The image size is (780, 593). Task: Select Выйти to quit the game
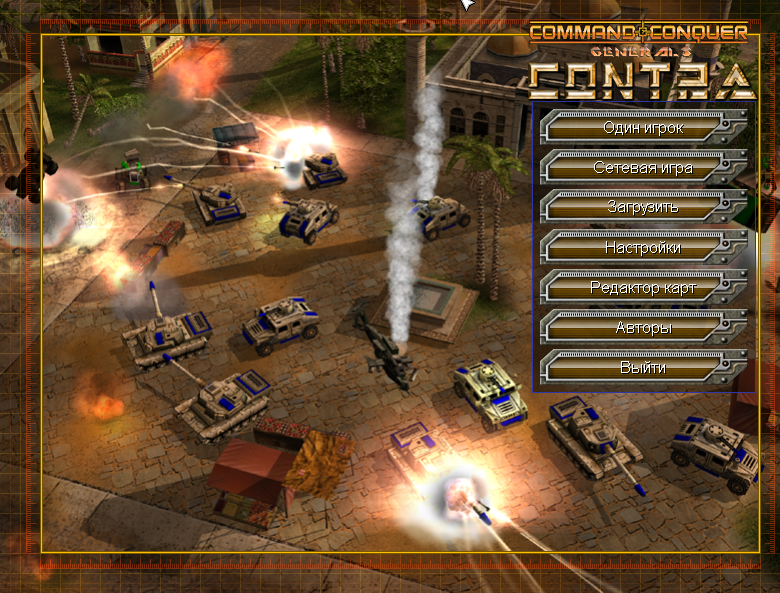click(x=642, y=368)
